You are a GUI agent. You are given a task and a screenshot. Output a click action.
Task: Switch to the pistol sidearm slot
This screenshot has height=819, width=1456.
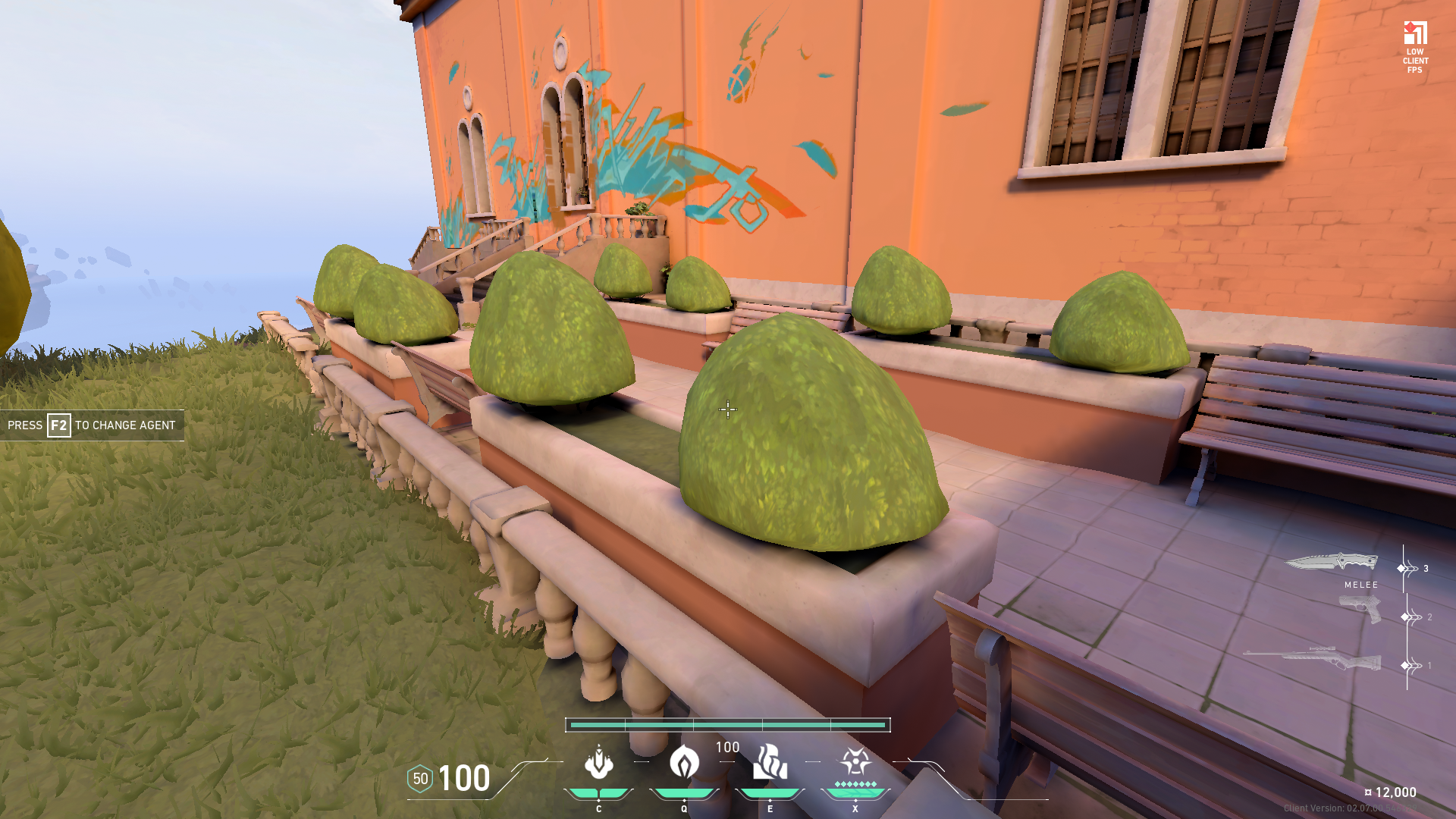pos(1360,609)
